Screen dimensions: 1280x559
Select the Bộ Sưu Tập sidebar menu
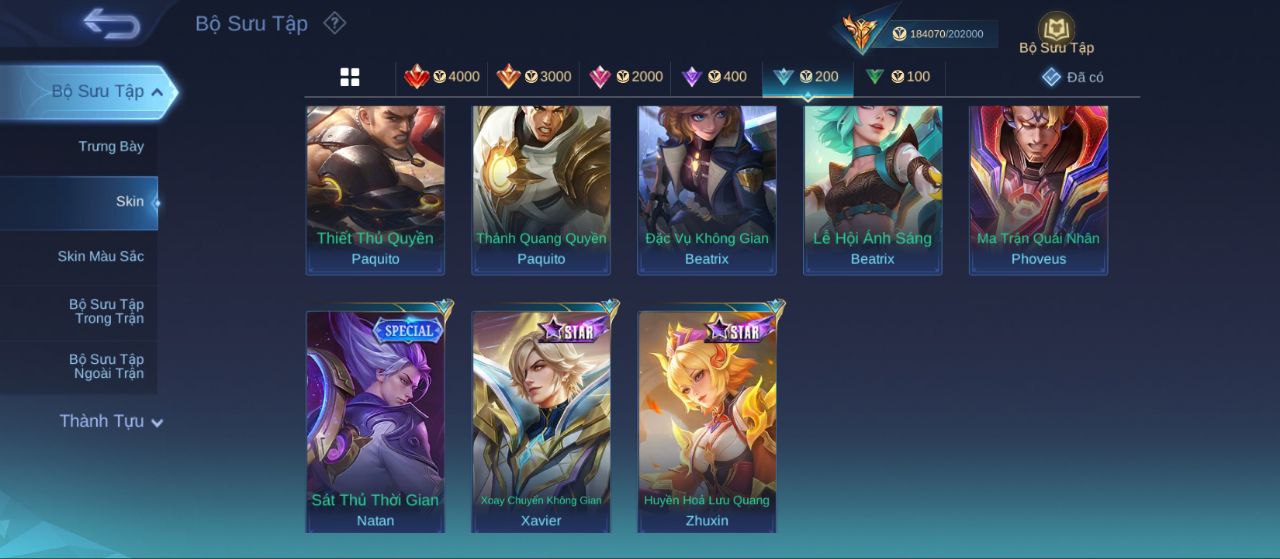pos(98,92)
